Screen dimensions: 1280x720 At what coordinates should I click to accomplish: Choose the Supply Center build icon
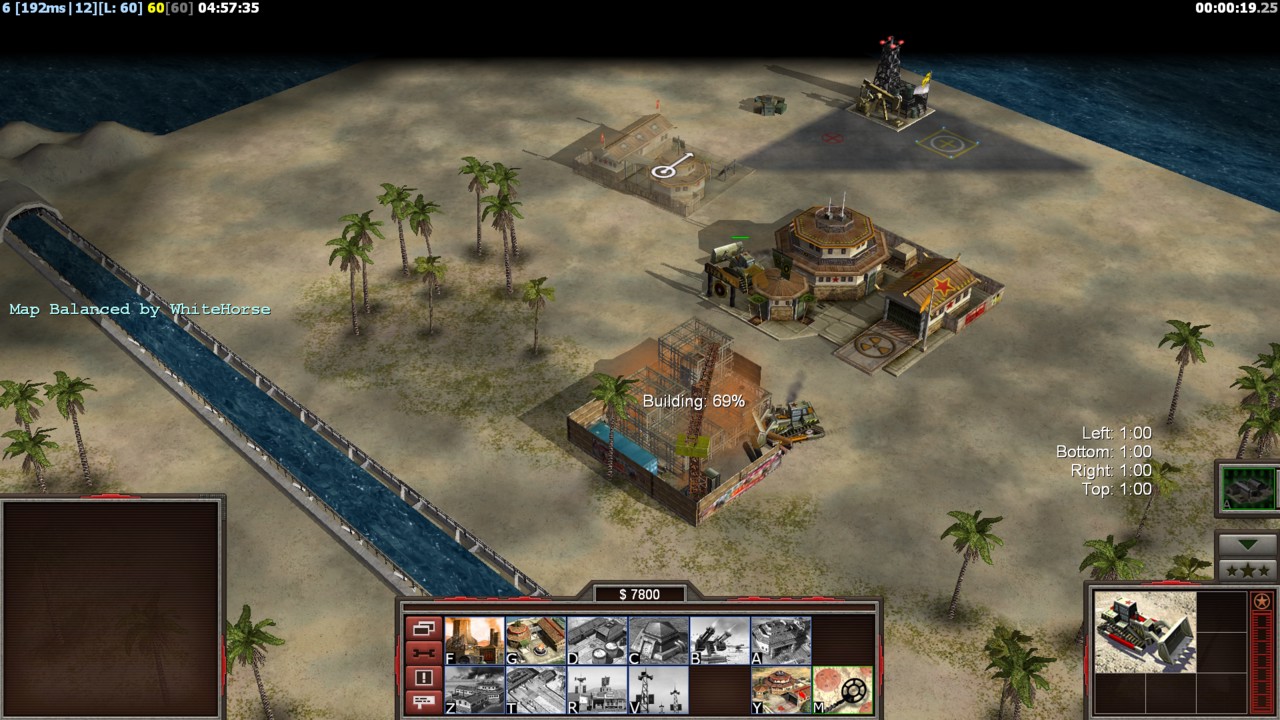[596, 640]
